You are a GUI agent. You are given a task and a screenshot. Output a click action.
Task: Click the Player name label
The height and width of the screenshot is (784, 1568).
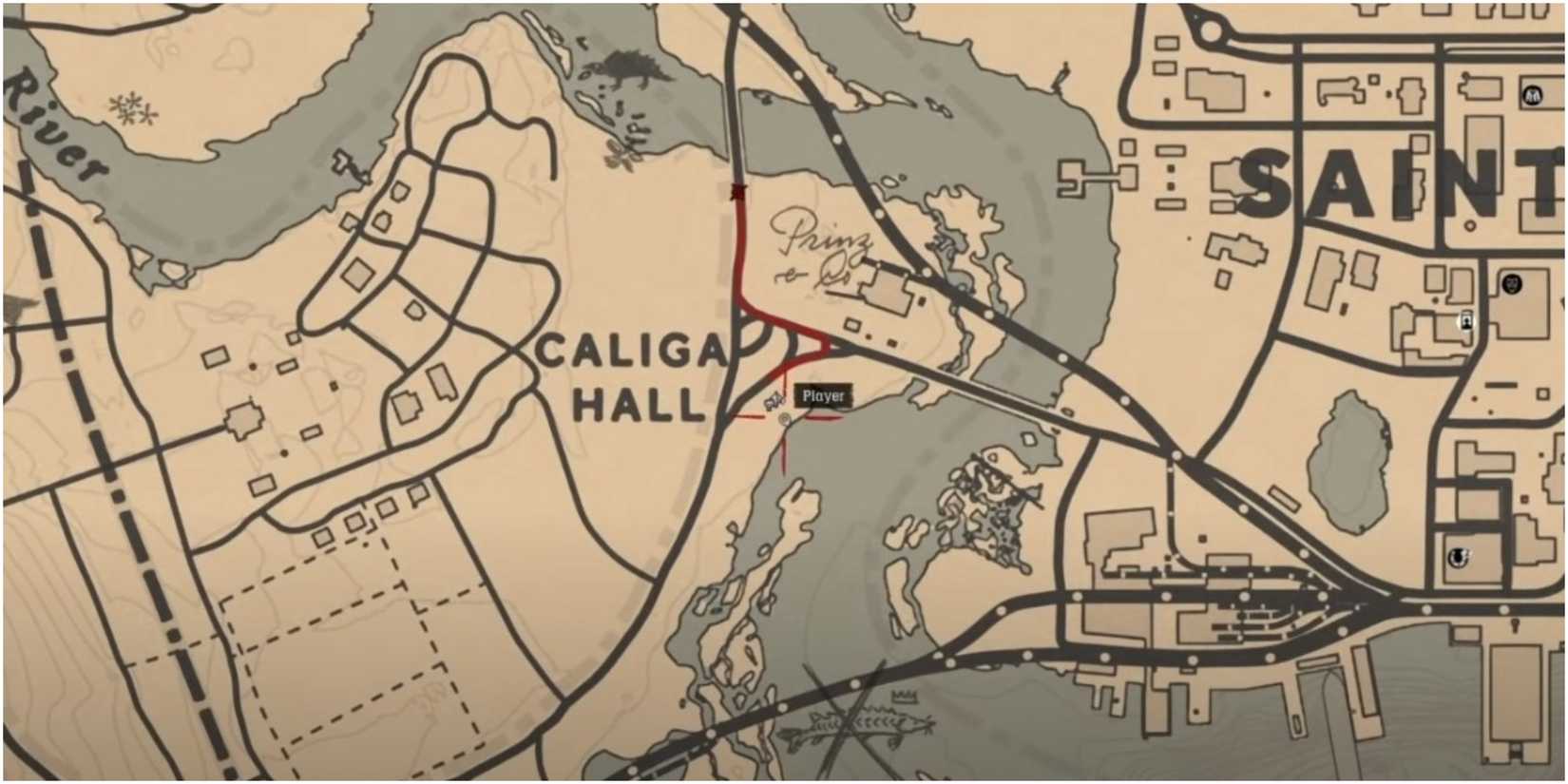pos(824,395)
